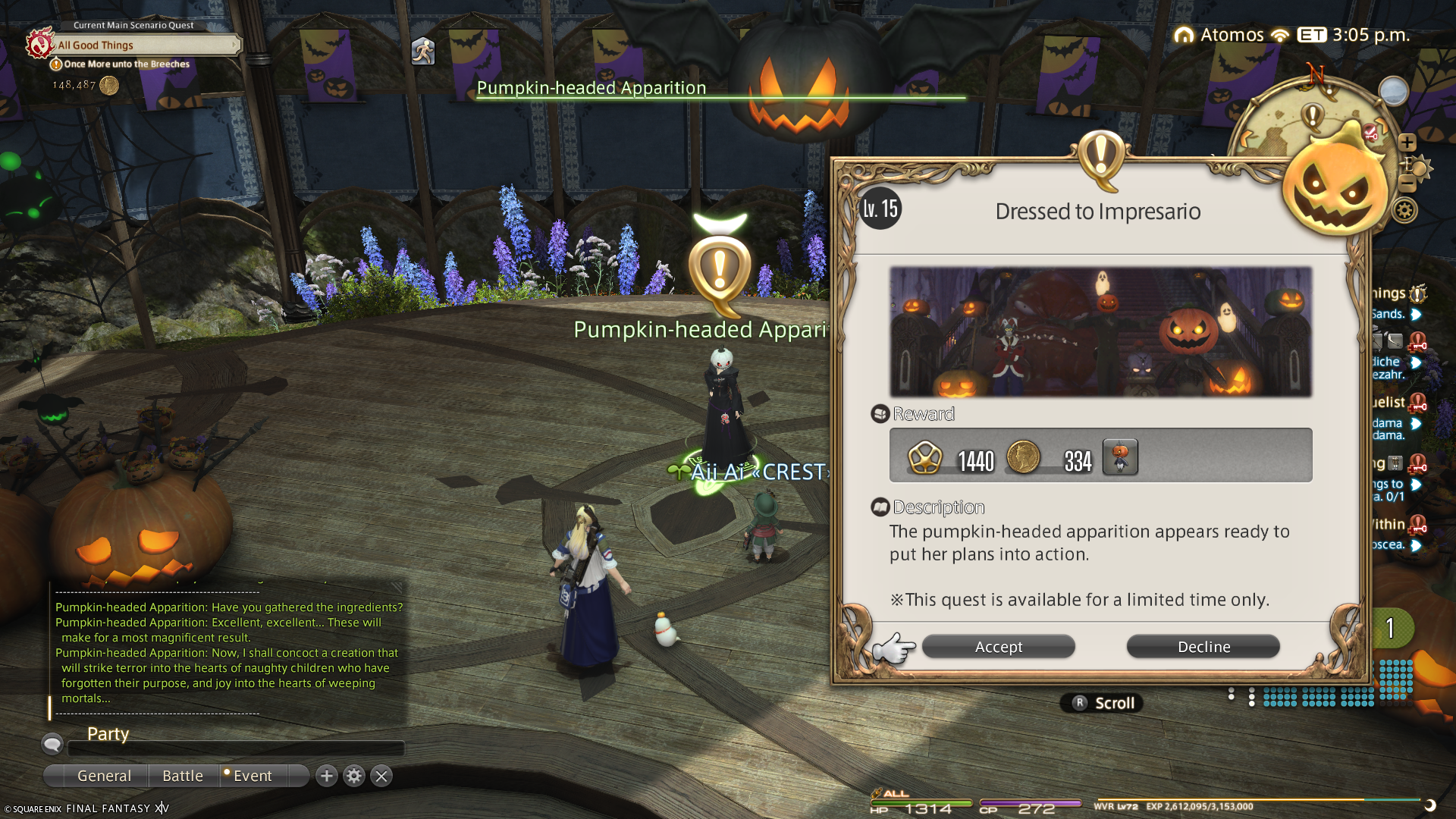The image size is (1456, 819).
Task: Open the Battle chat tab
Action: pyautogui.click(x=183, y=776)
